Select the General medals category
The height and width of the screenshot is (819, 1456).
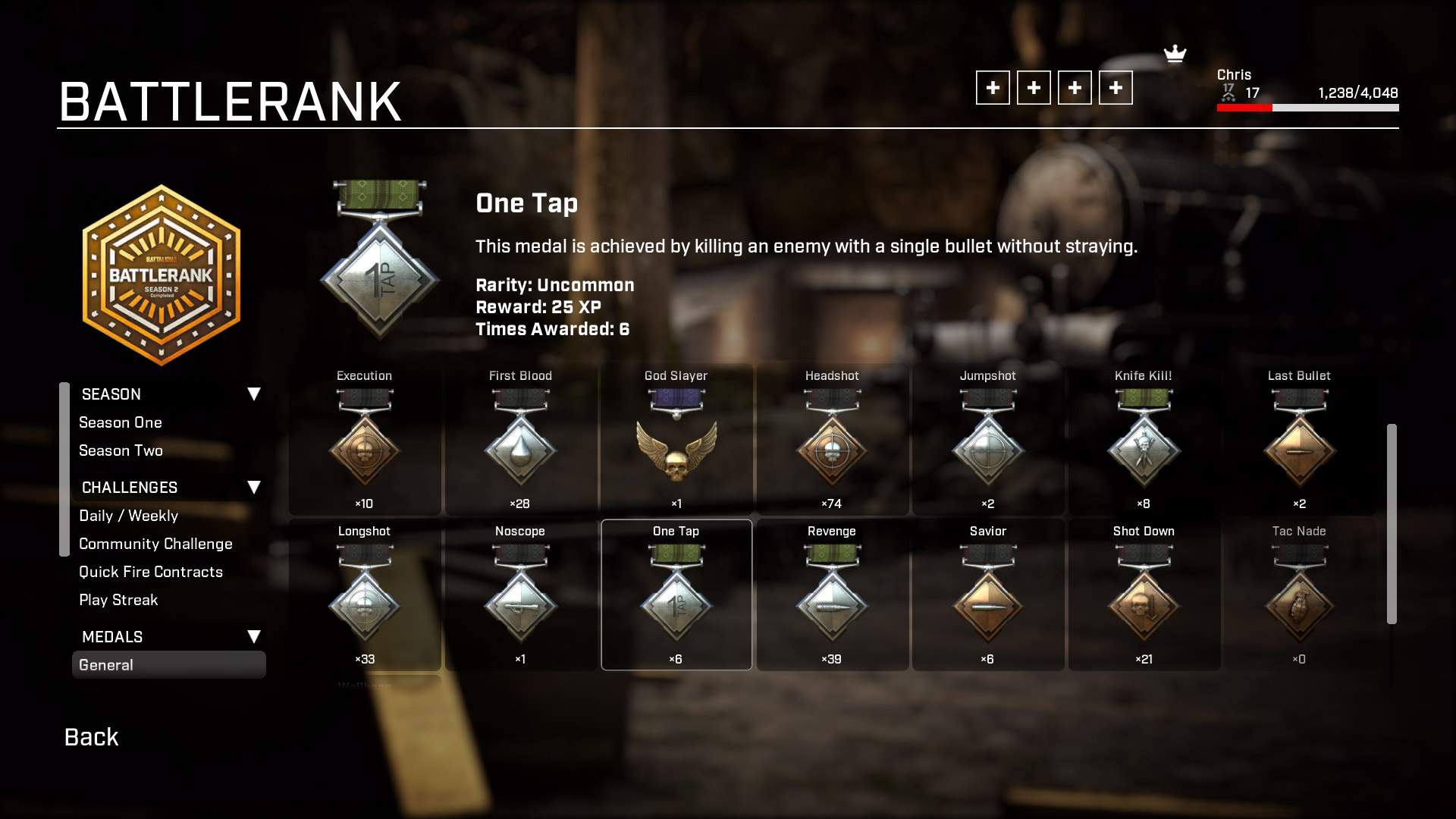tap(168, 665)
